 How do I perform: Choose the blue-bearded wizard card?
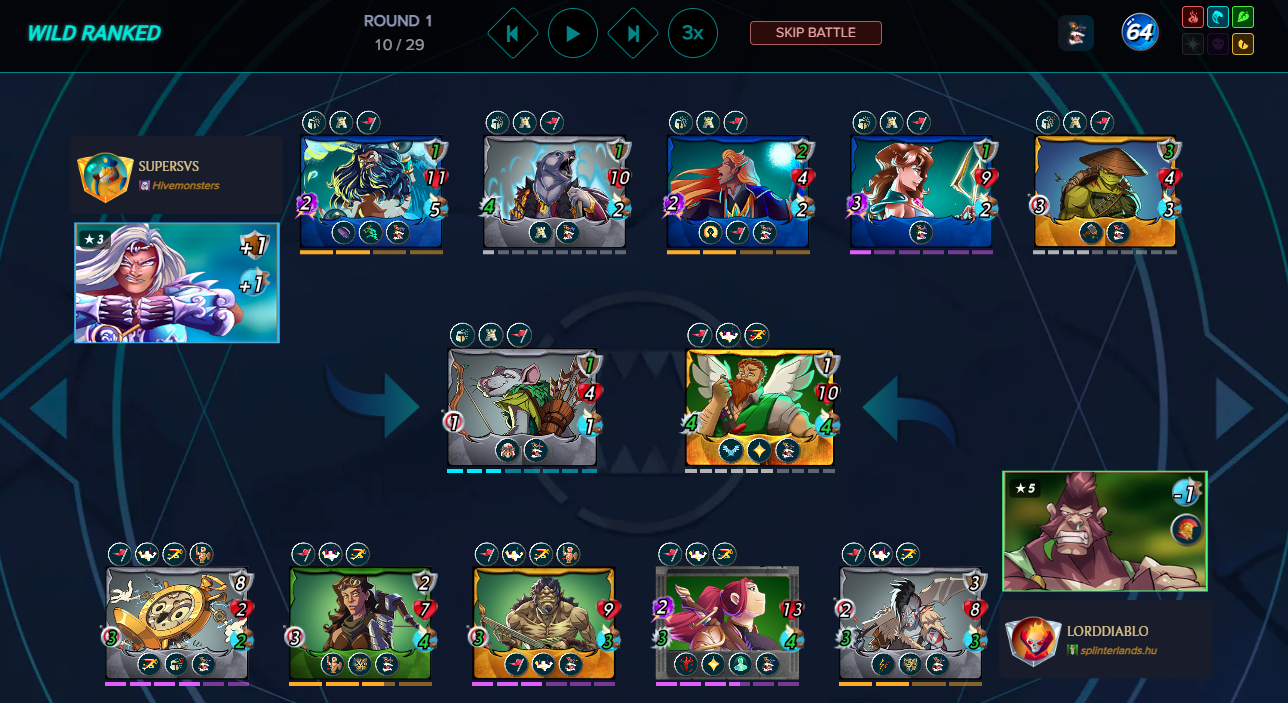pyautogui.click(x=372, y=192)
